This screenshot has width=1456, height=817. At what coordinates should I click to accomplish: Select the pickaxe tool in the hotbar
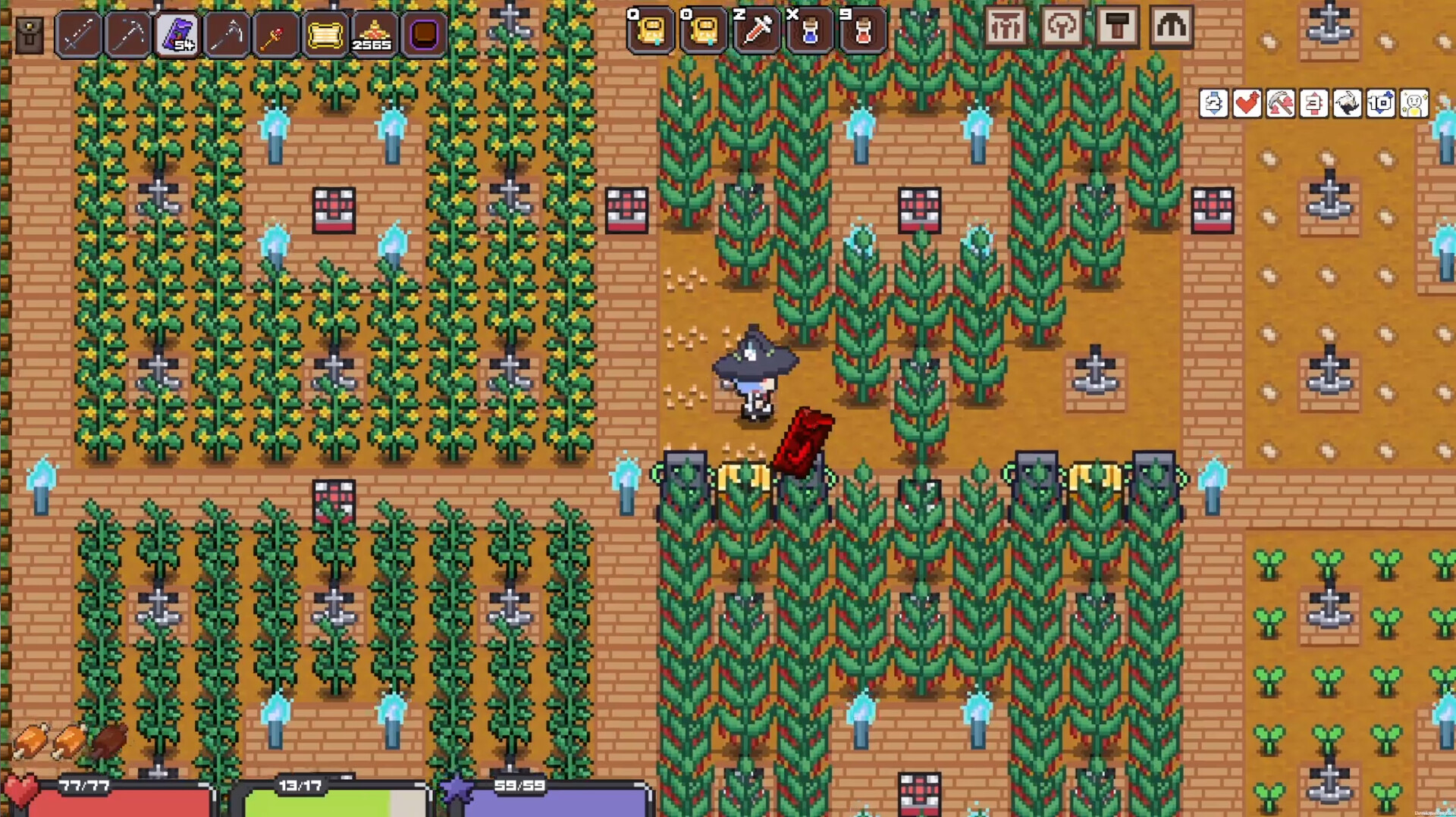click(126, 32)
